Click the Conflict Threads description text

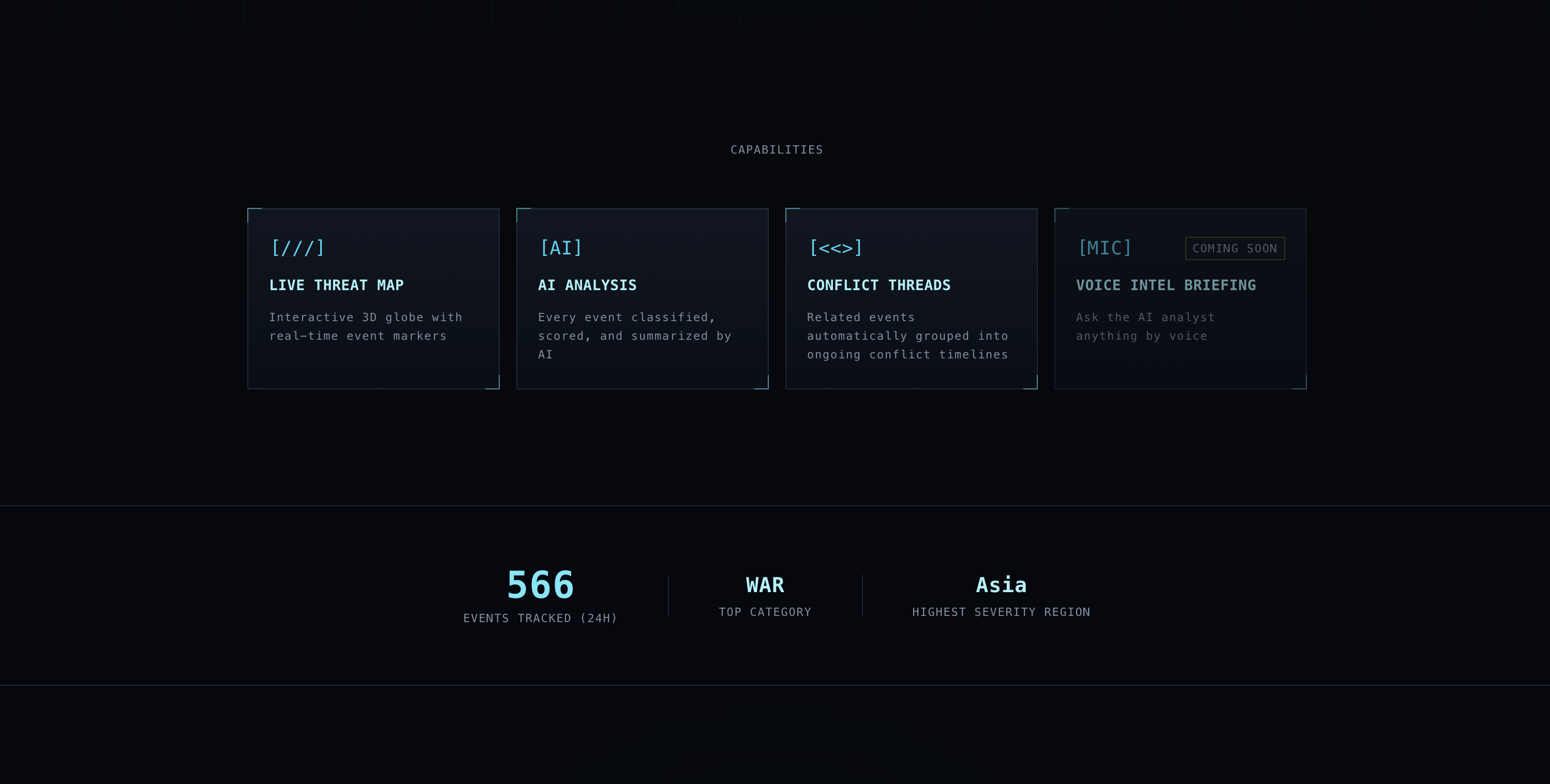click(907, 336)
